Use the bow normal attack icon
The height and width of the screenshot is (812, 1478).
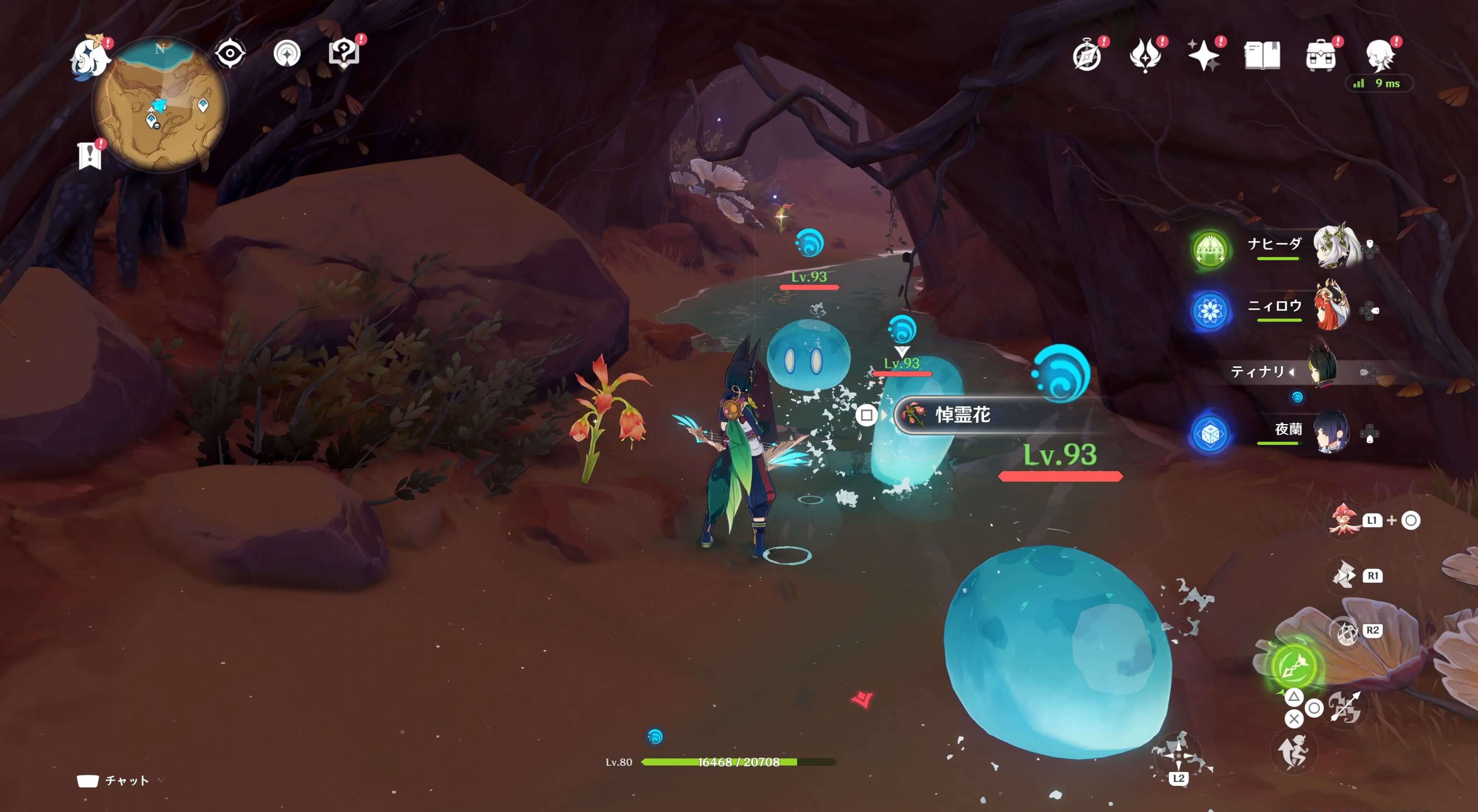[1346, 707]
